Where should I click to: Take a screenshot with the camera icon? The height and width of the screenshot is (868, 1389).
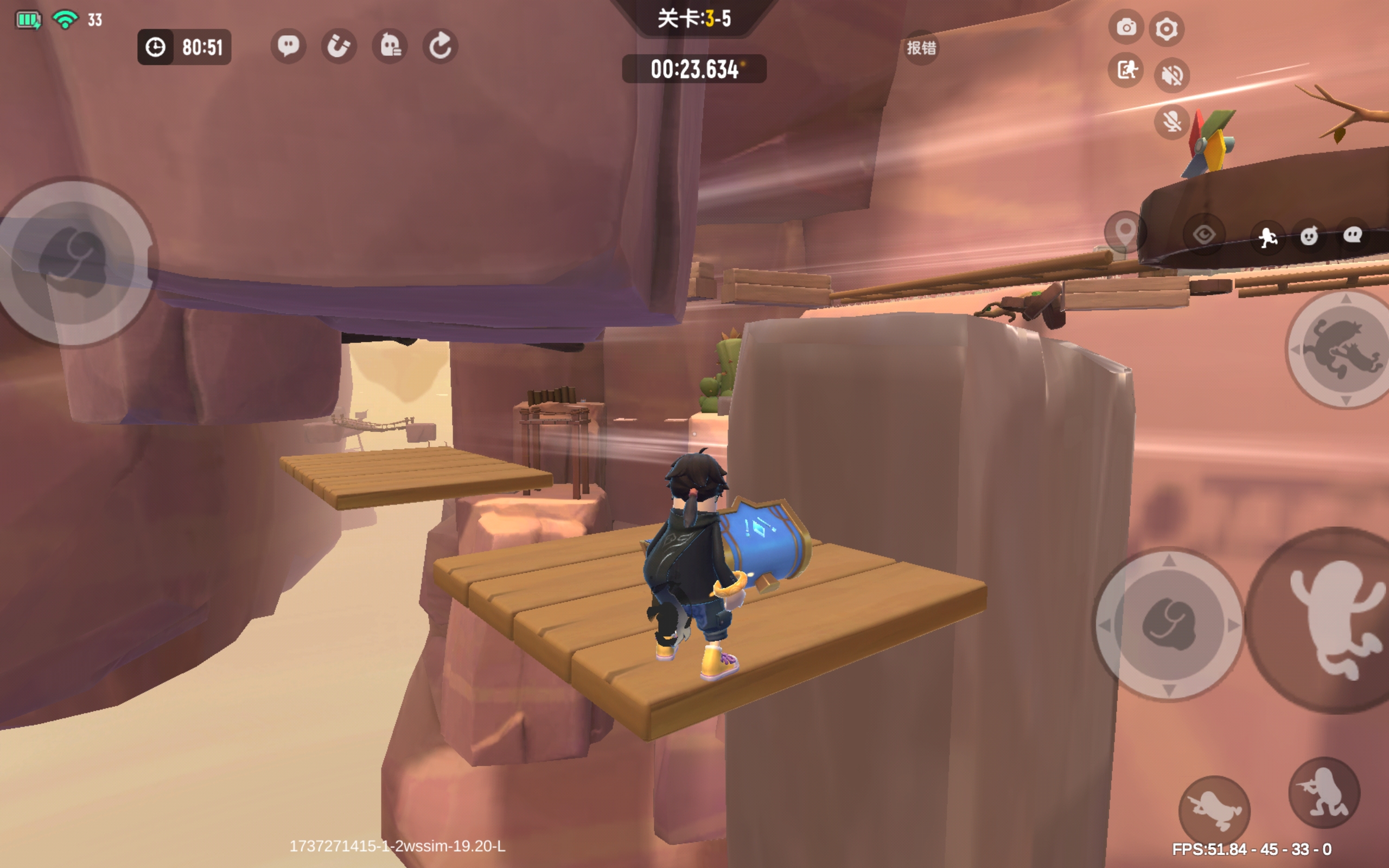point(1126,27)
